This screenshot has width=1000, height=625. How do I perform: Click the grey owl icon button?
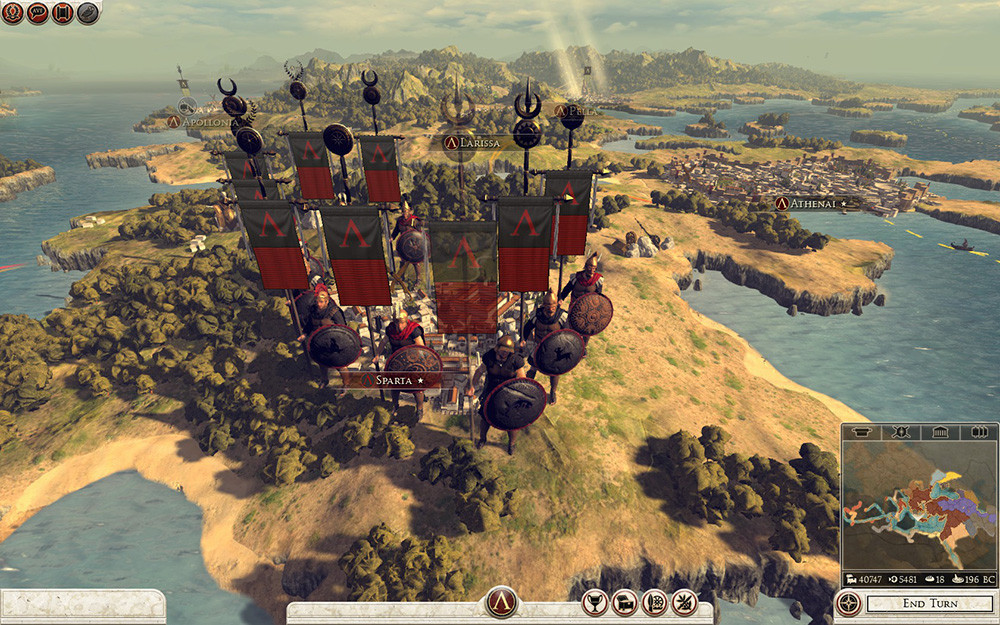point(88,13)
